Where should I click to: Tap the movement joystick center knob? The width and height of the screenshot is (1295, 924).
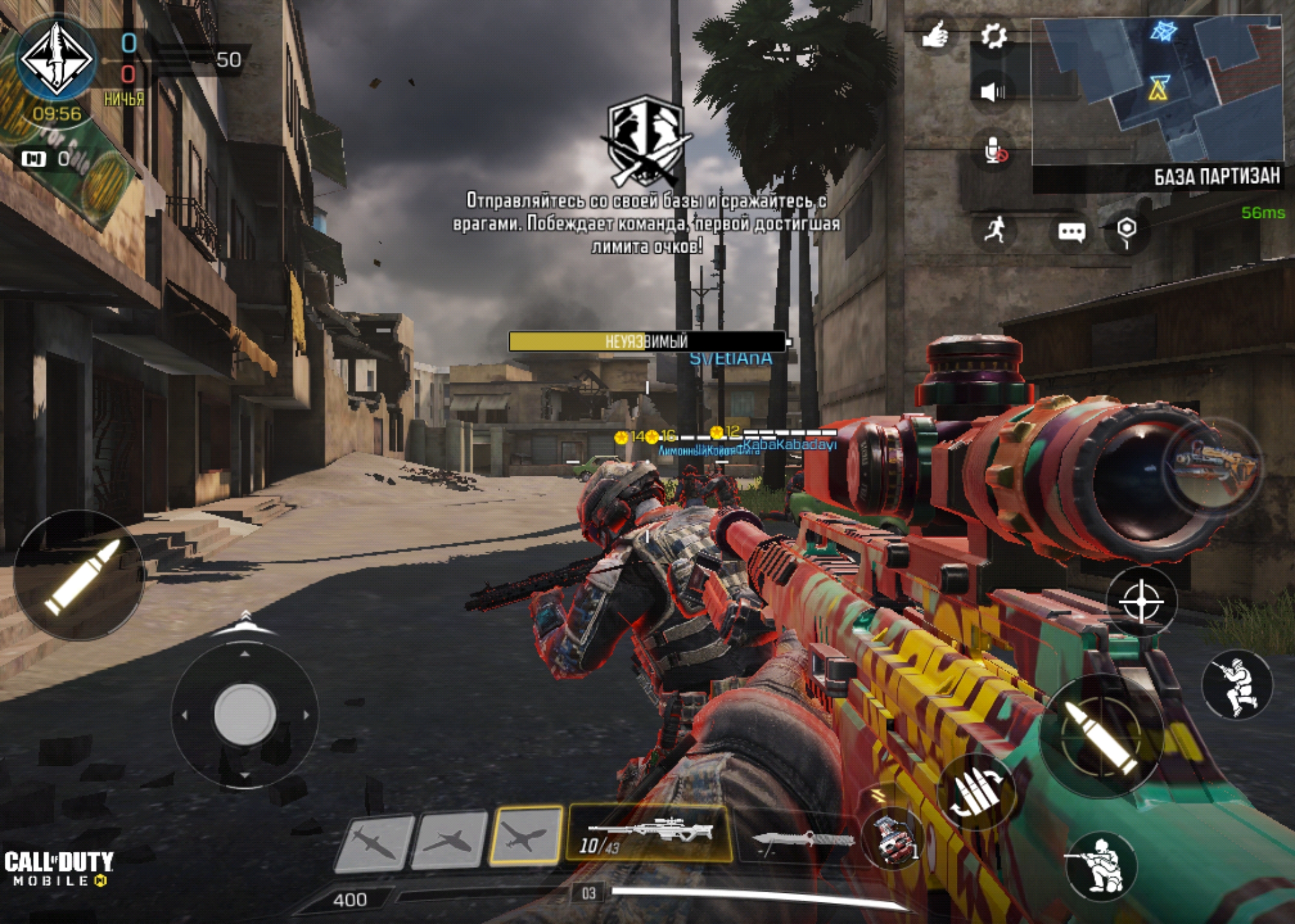click(x=245, y=714)
